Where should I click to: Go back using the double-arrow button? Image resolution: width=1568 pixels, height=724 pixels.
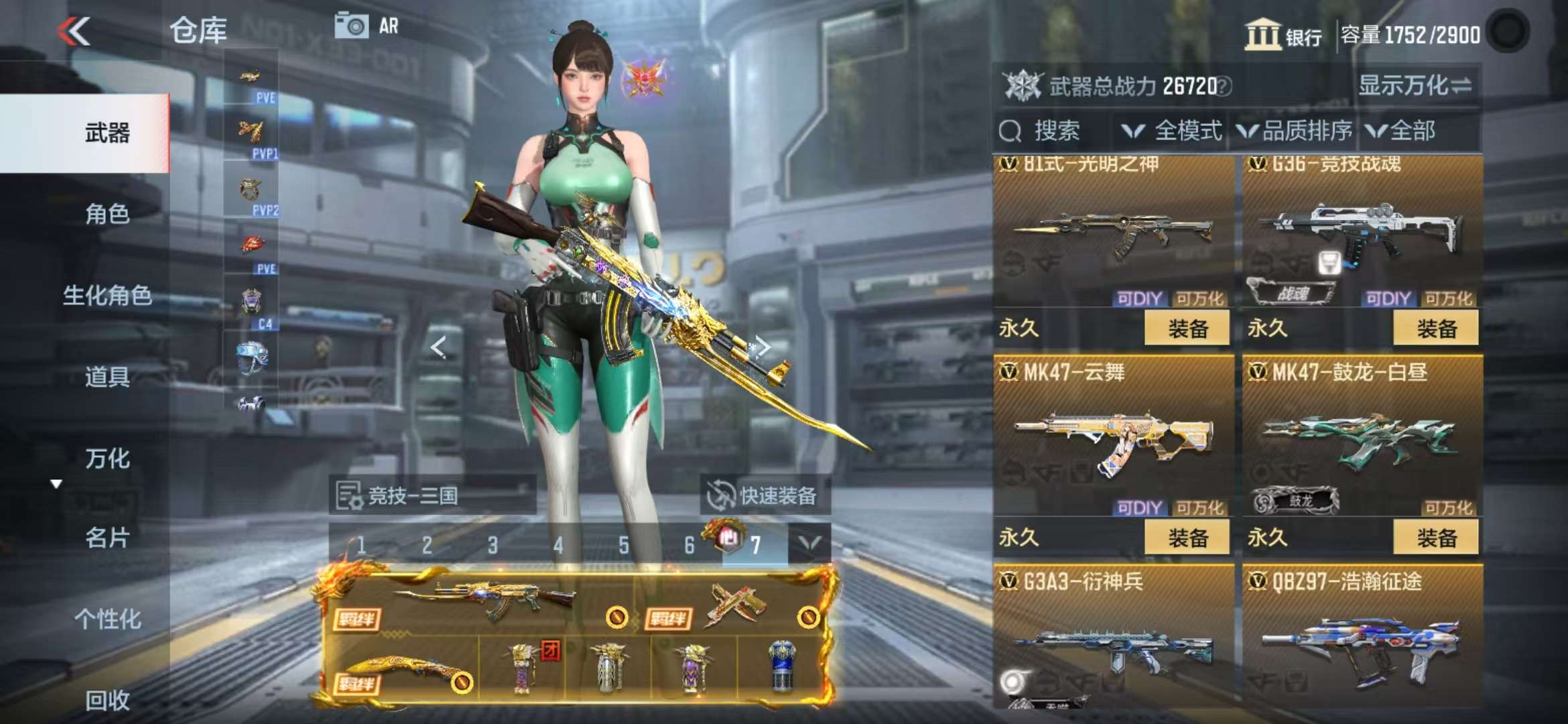[x=74, y=31]
